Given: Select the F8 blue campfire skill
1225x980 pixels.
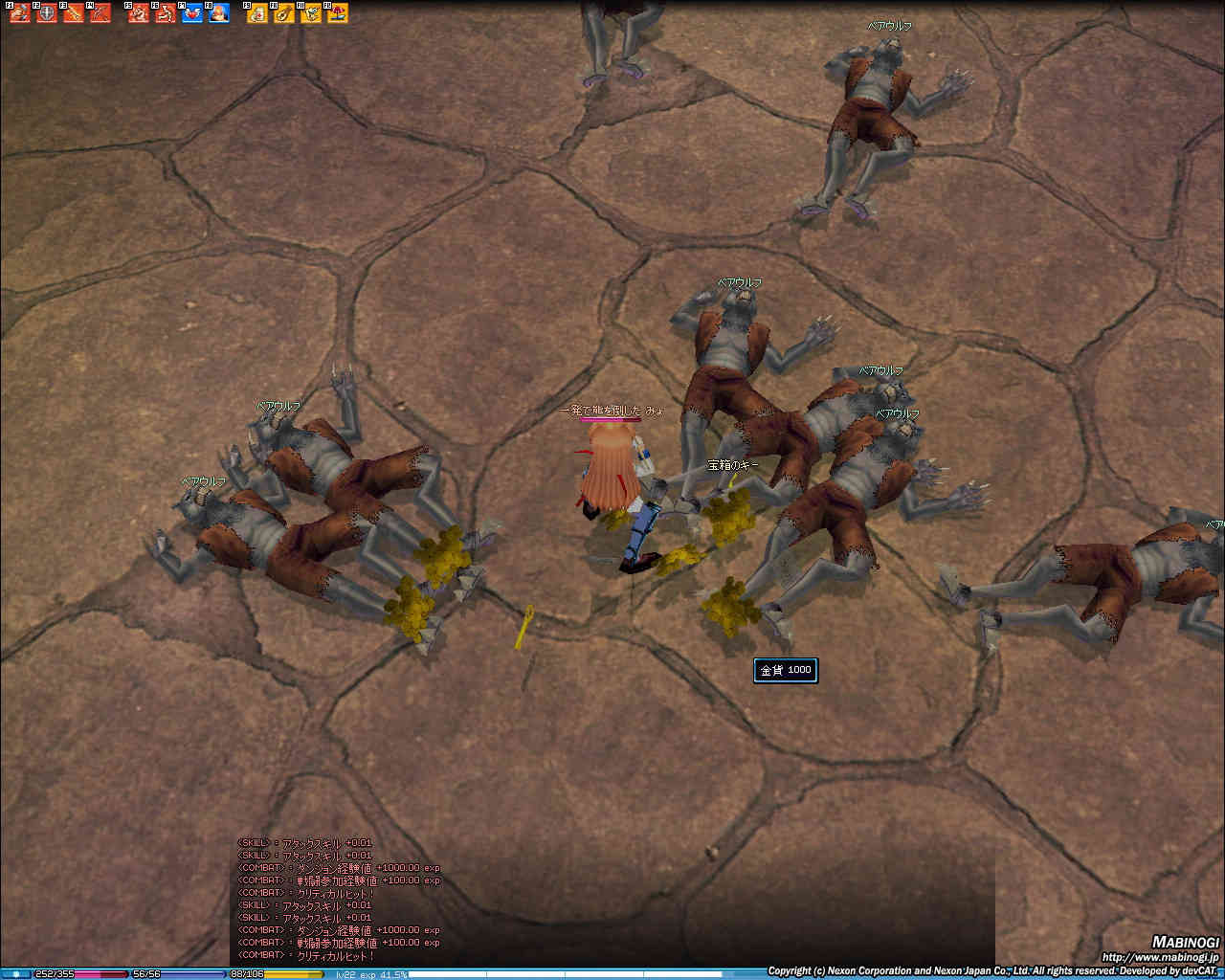Looking at the screenshot, I should coord(219,13).
